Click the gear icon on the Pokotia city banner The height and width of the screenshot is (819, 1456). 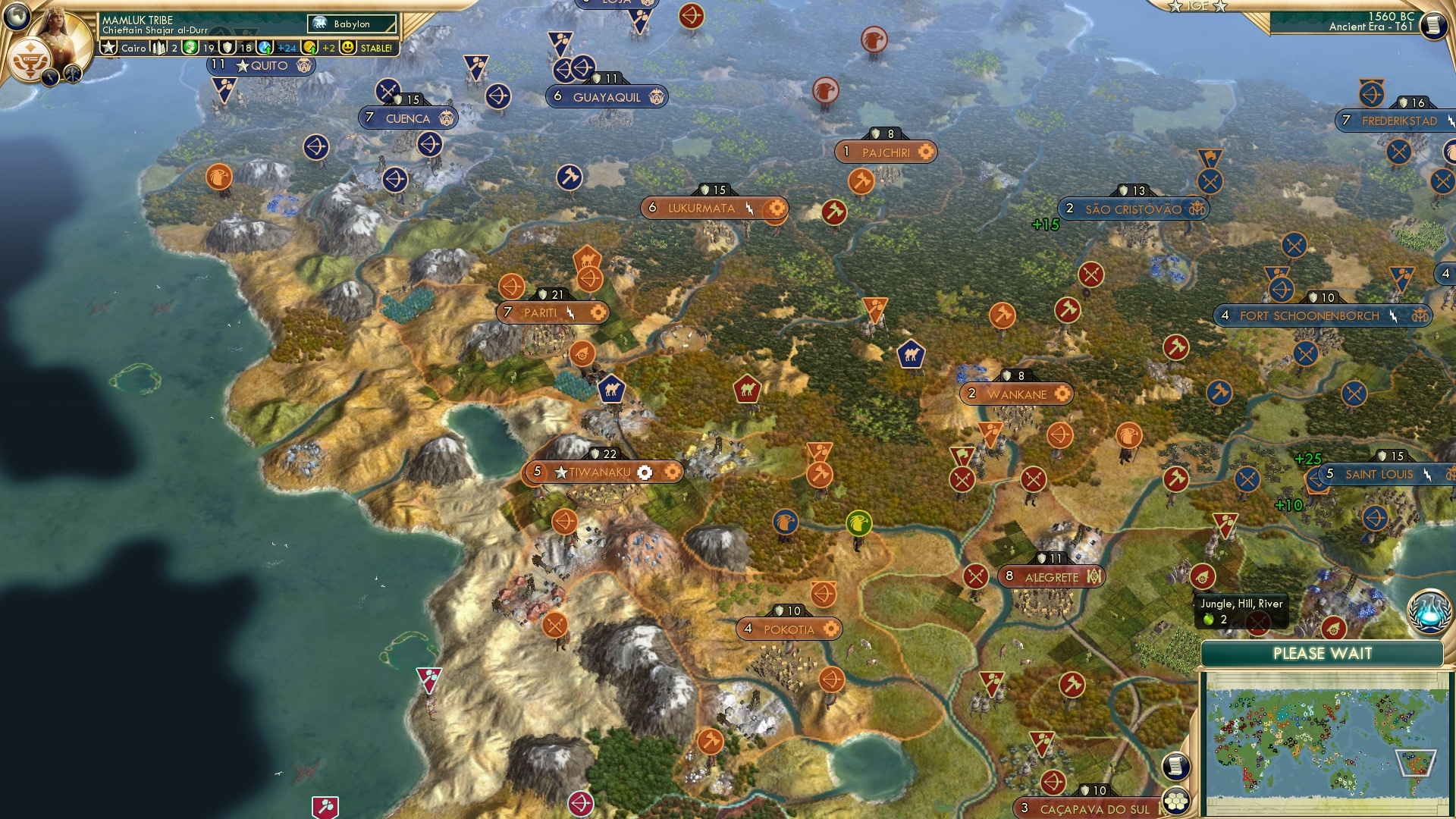[832, 629]
